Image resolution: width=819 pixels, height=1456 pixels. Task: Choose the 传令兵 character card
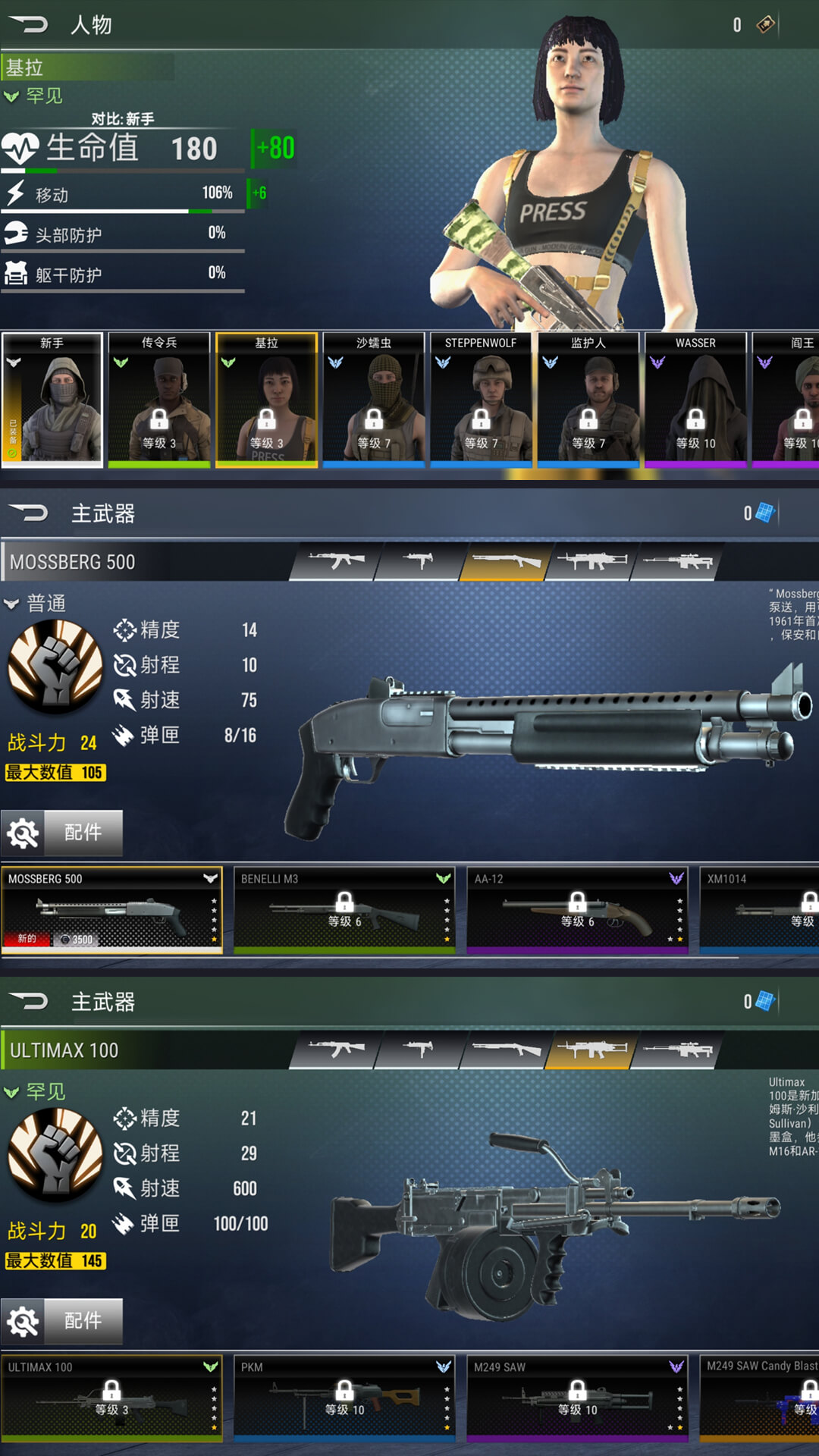[x=159, y=400]
